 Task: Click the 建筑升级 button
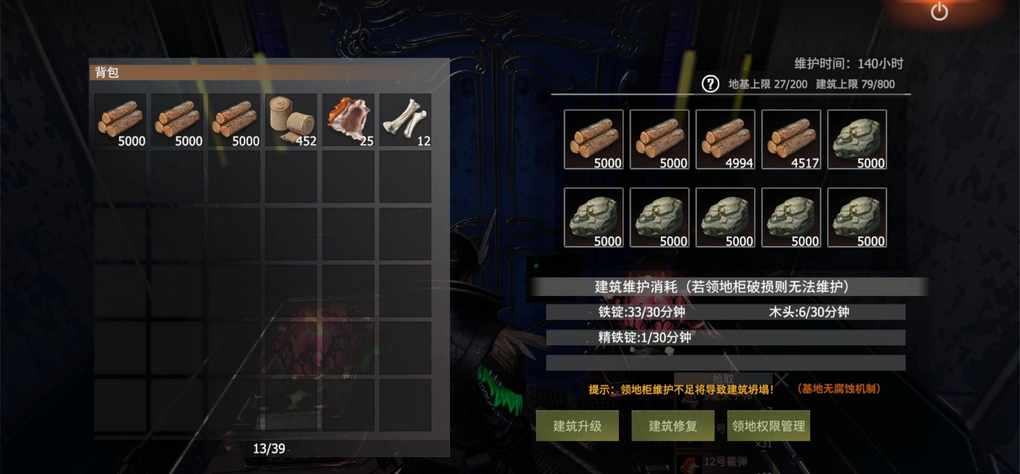tap(577, 426)
